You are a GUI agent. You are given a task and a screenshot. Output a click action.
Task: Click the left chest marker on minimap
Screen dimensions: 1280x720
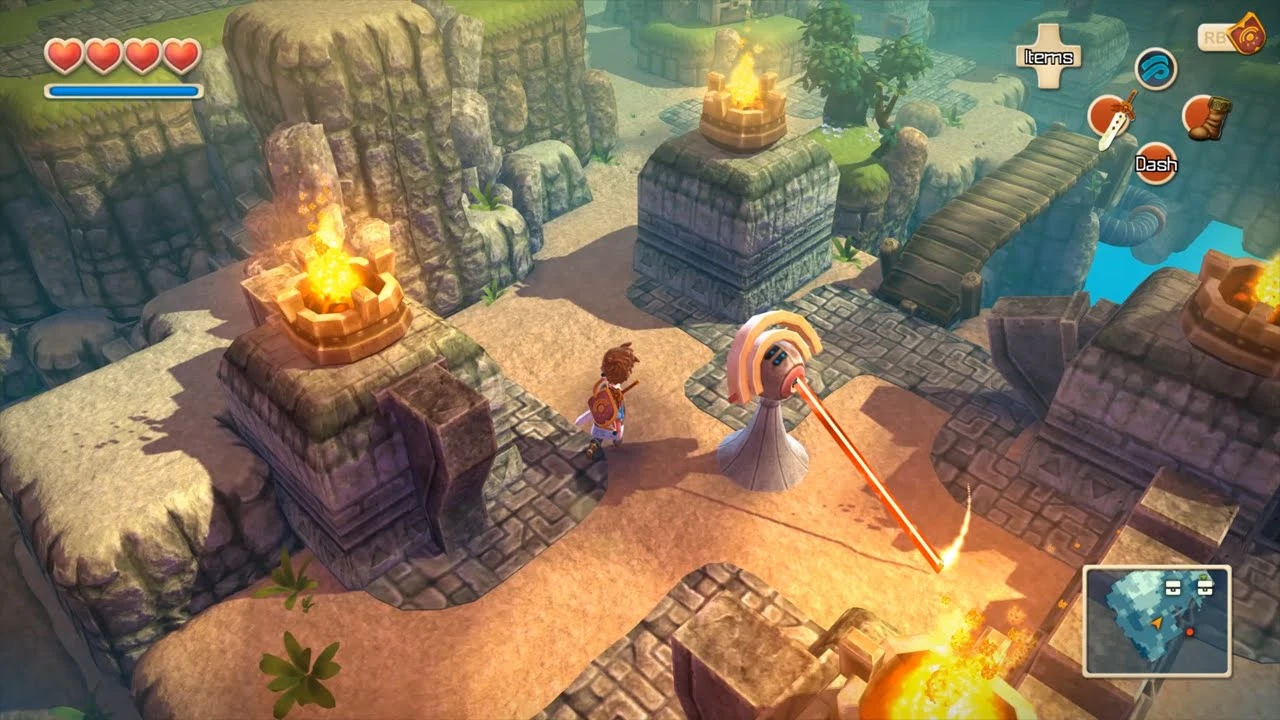[1173, 588]
